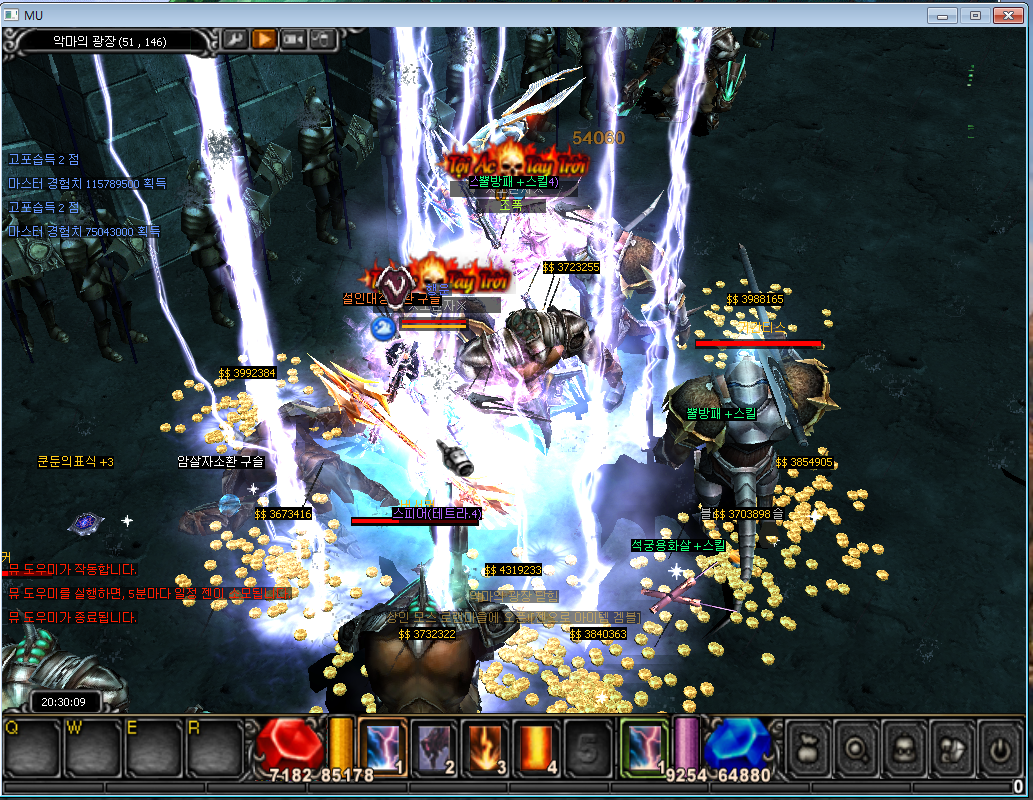
Task: Select the W item hotkey slot
Action: (91, 748)
